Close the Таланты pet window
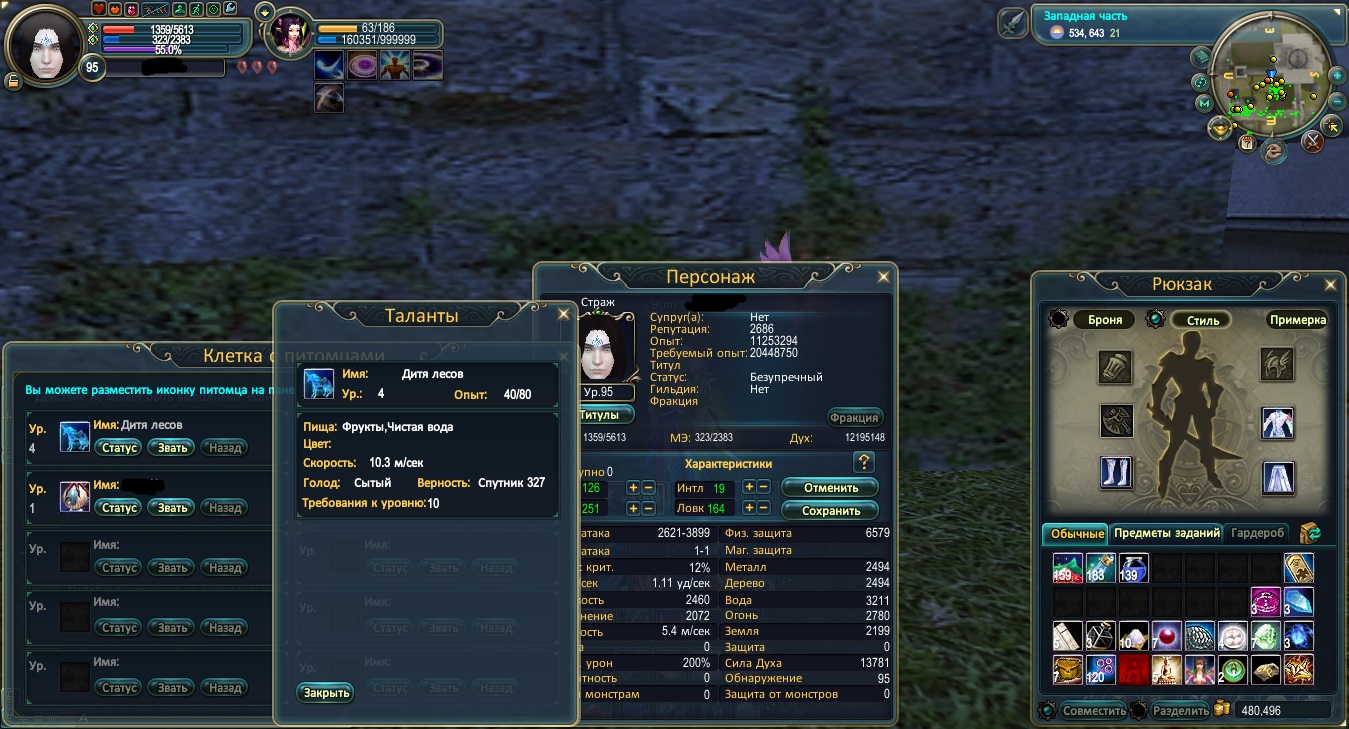Screen dimensions: 1349x729 point(563,313)
